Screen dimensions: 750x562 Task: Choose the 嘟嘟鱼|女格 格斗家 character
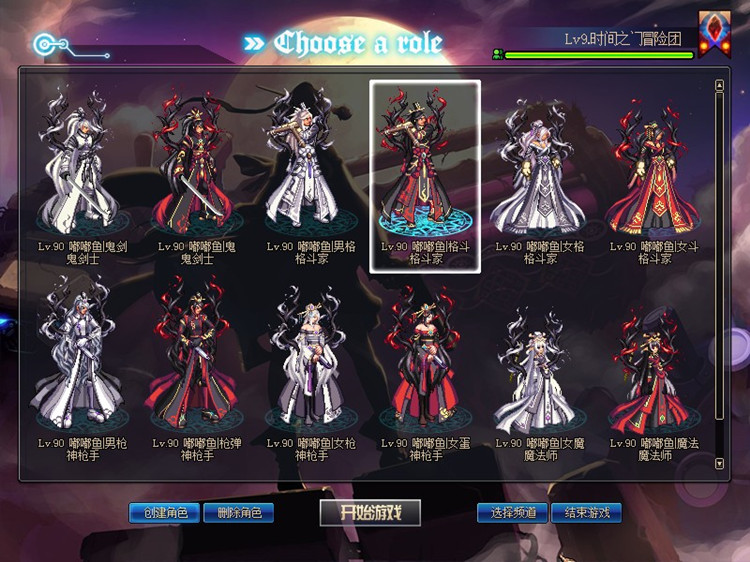540,170
